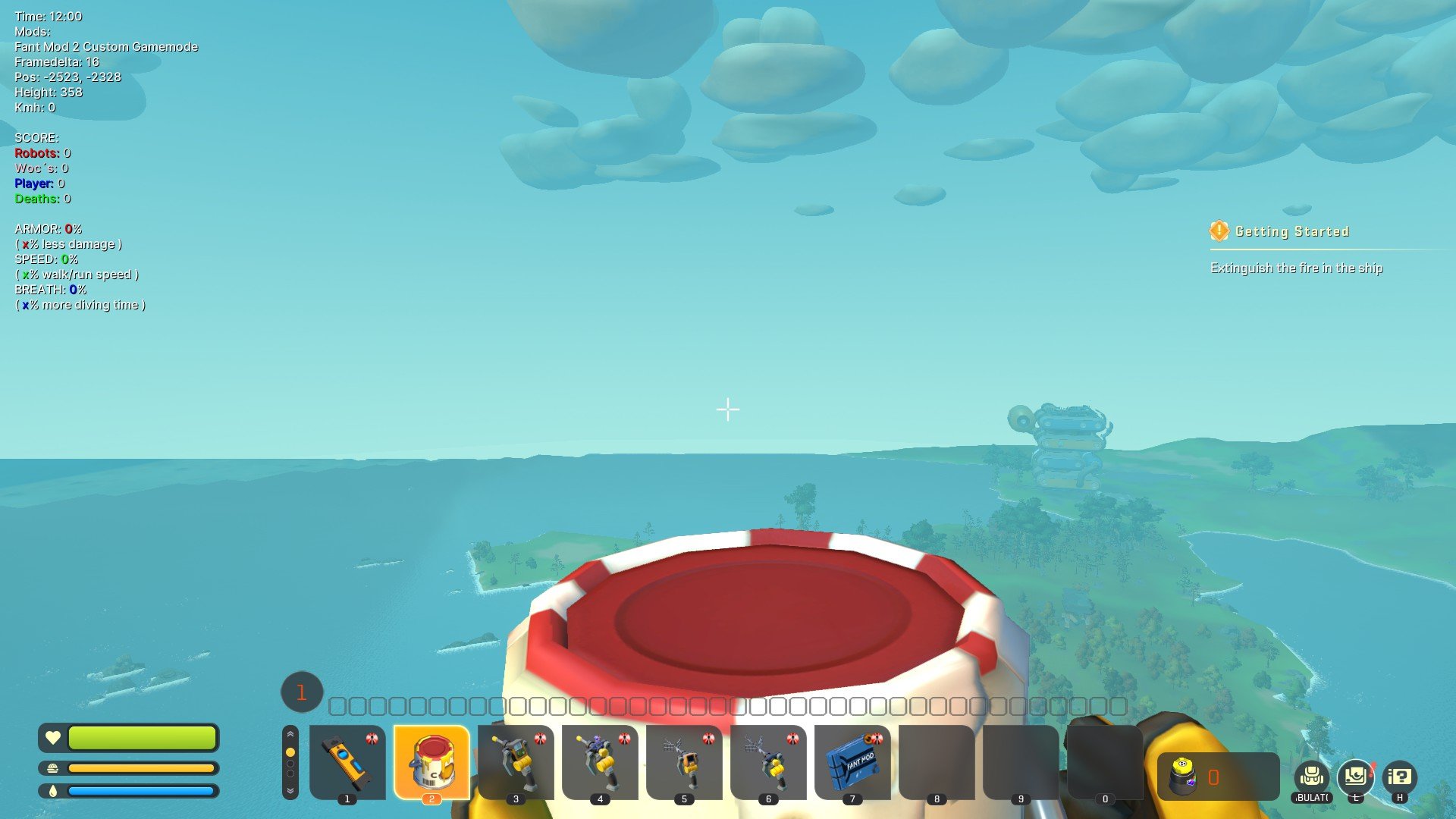Equip the tool in hotbar slot 3

pyautogui.click(x=516, y=761)
